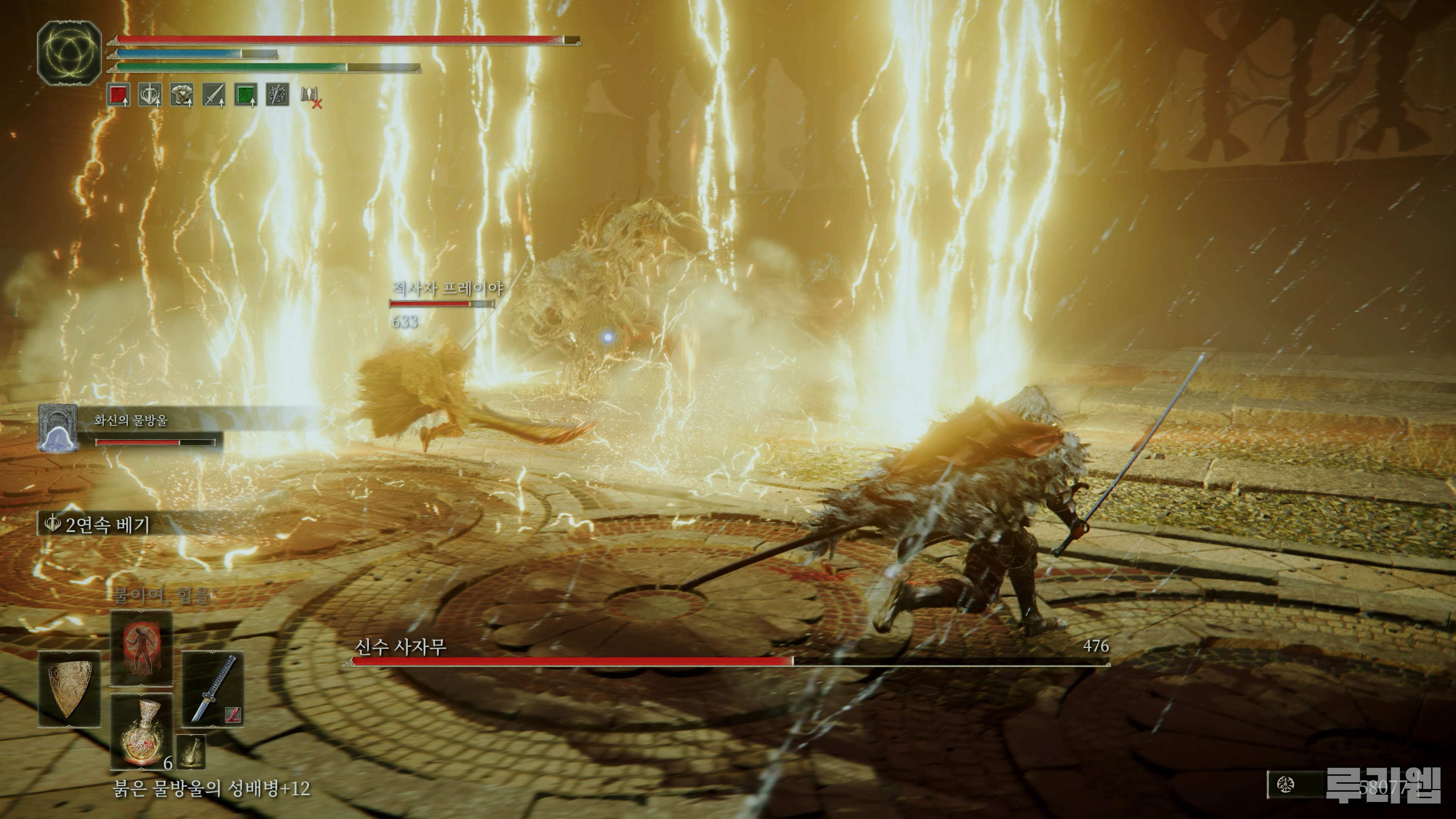Click the Mimic Tear summon portrait

(58, 428)
